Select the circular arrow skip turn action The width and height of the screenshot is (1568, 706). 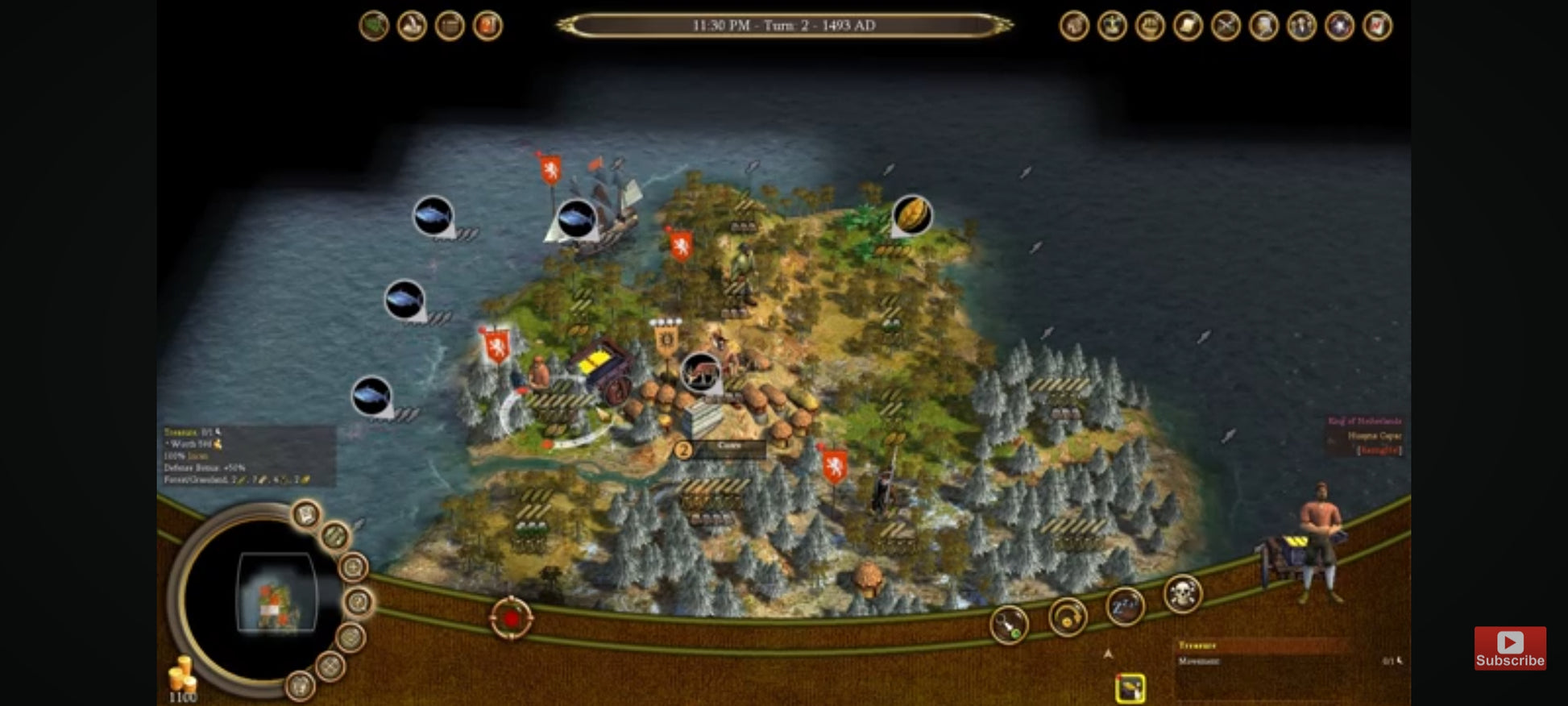click(x=1068, y=618)
